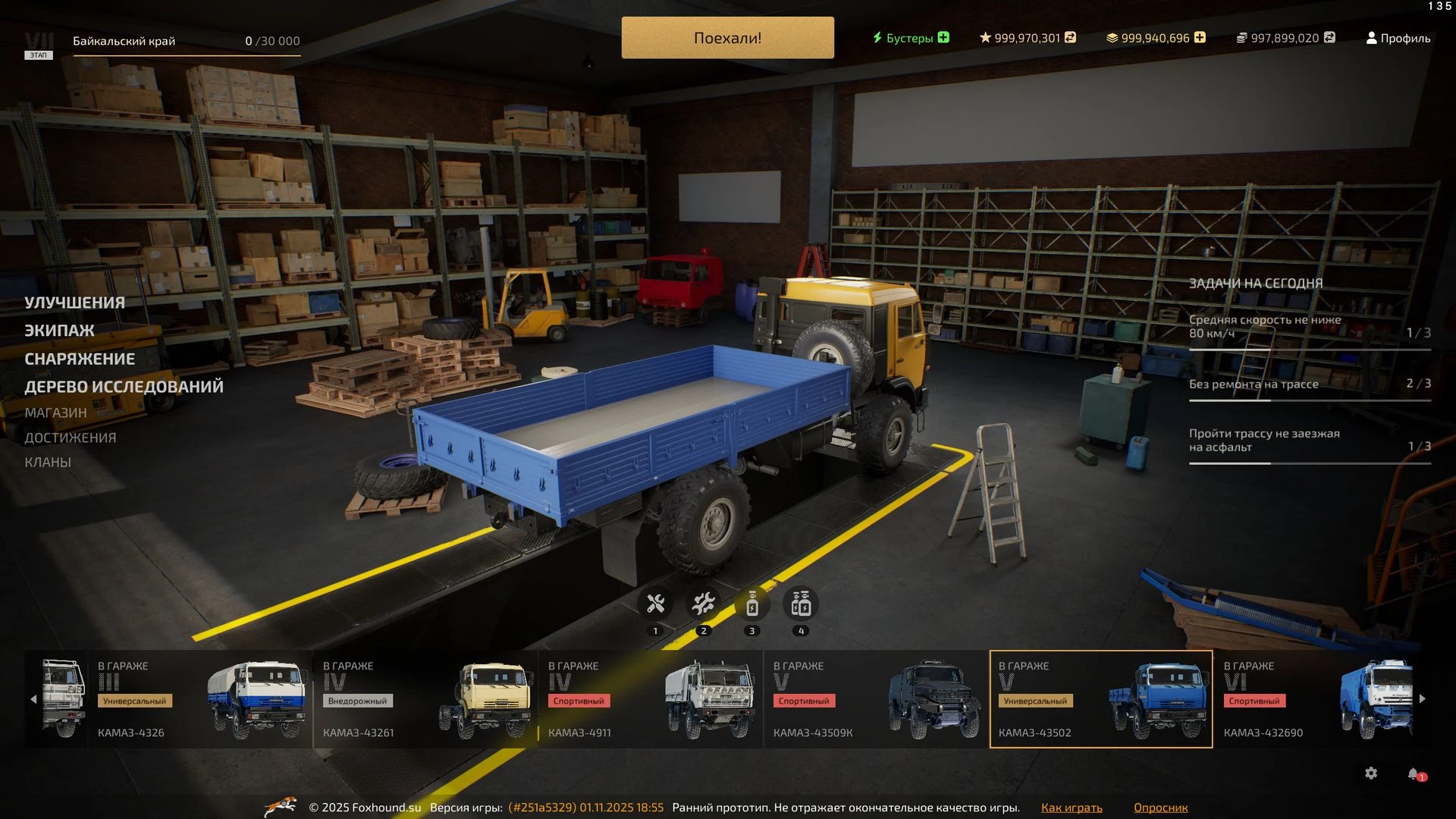Open the Как играть link
Image resolution: width=1456 pixels, height=819 pixels.
pos(1072,808)
